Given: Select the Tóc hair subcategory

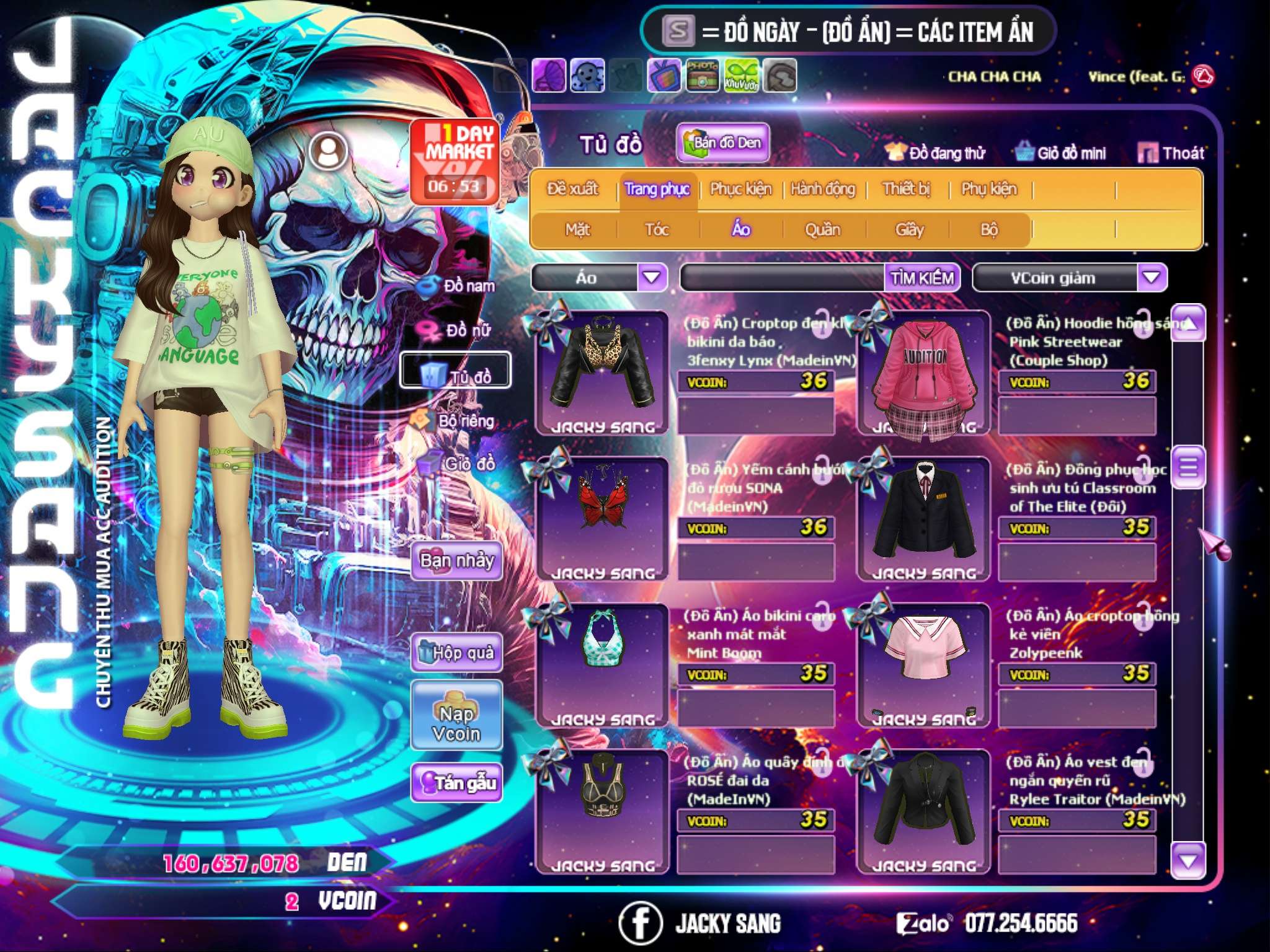Looking at the screenshot, I should tap(657, 230).
